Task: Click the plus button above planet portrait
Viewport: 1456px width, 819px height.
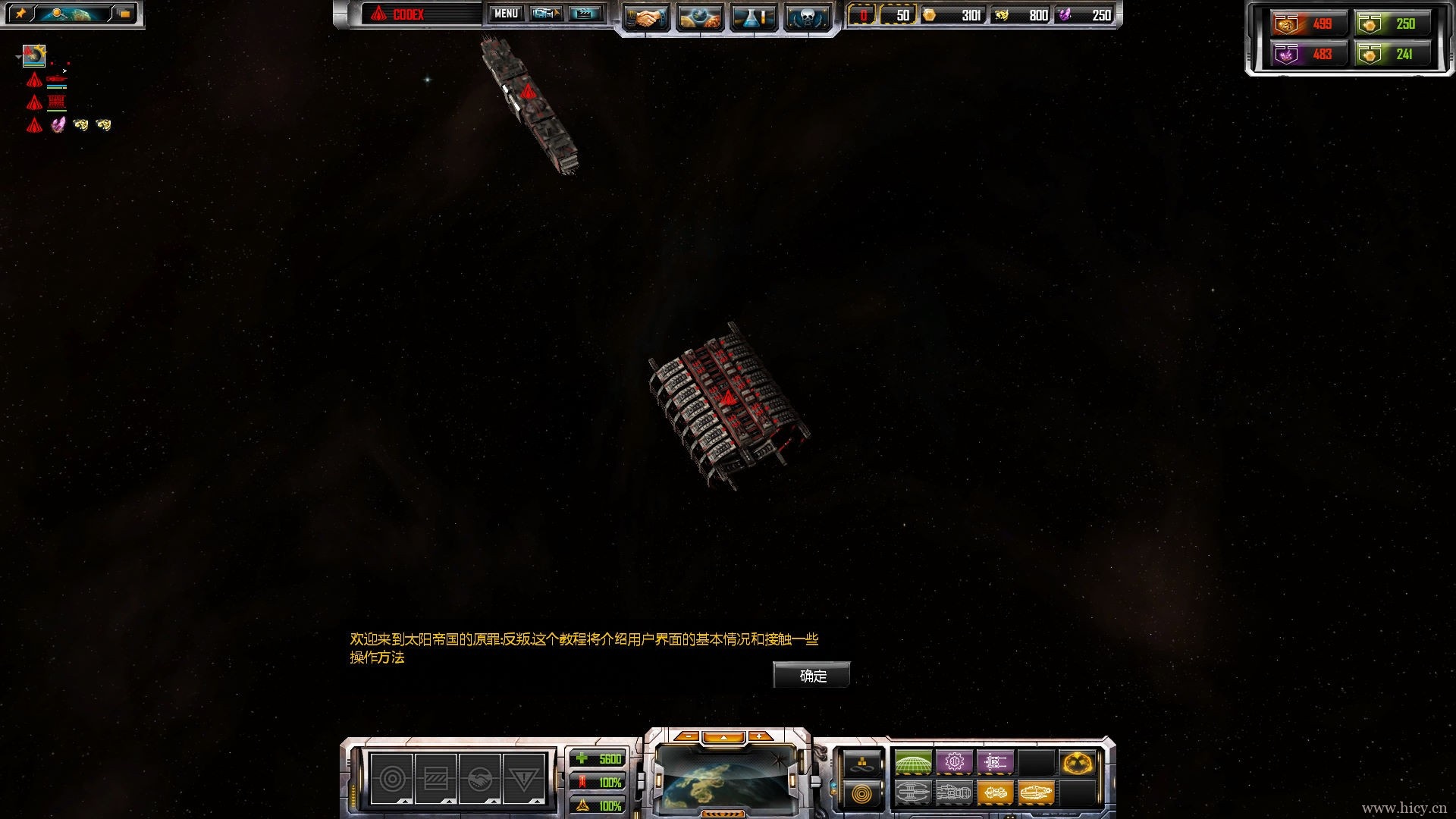Action: coord(759,736)
